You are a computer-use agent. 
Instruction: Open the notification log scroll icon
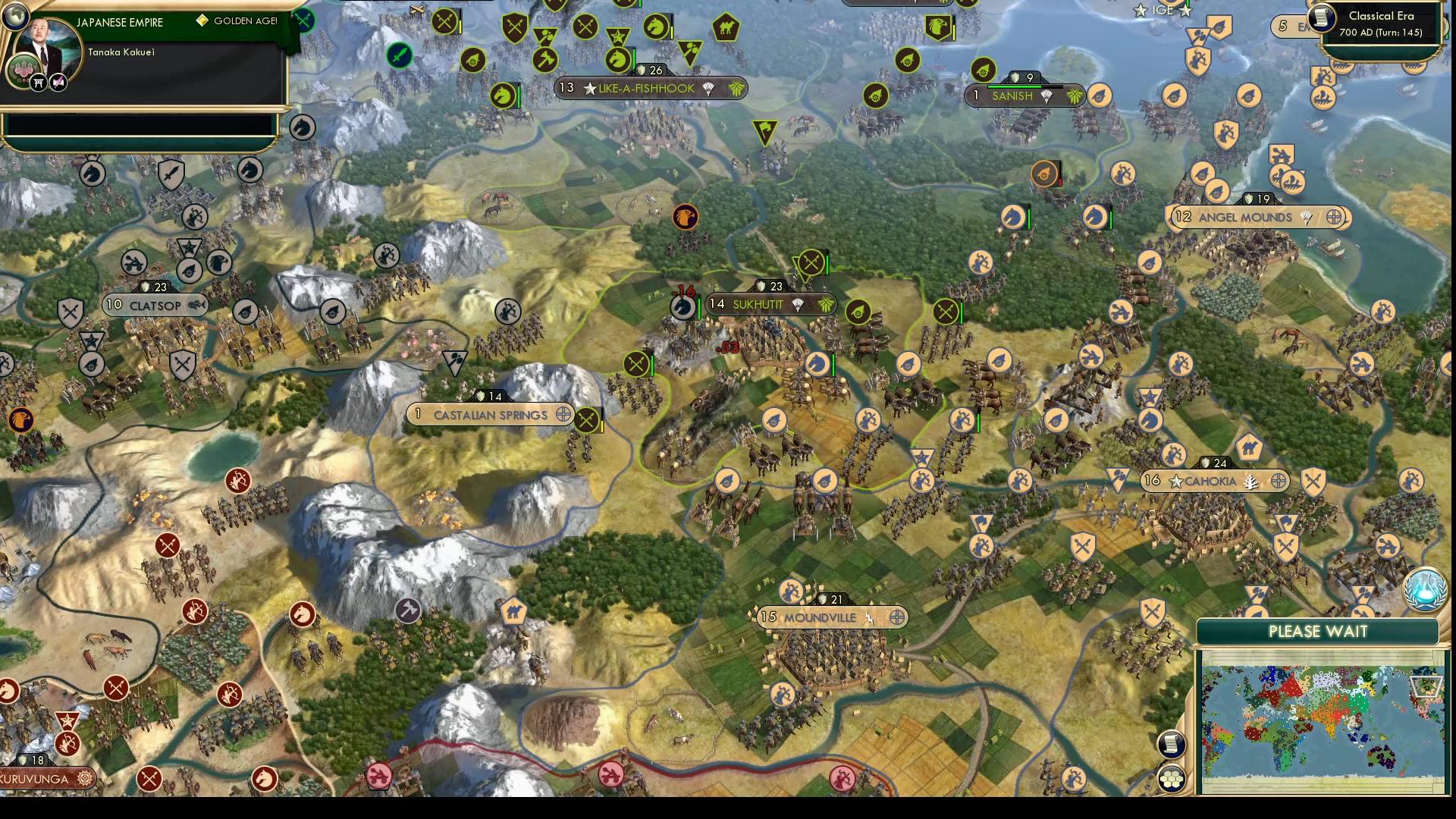pos(1171,745)
